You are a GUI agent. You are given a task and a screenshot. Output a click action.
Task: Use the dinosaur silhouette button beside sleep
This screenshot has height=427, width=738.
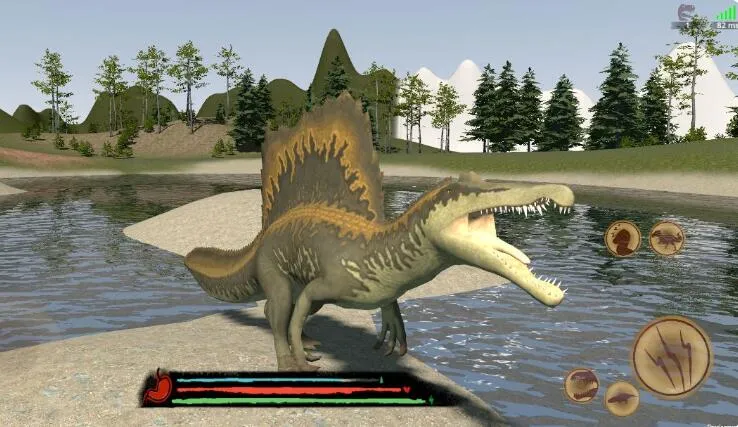pos(666,238)
